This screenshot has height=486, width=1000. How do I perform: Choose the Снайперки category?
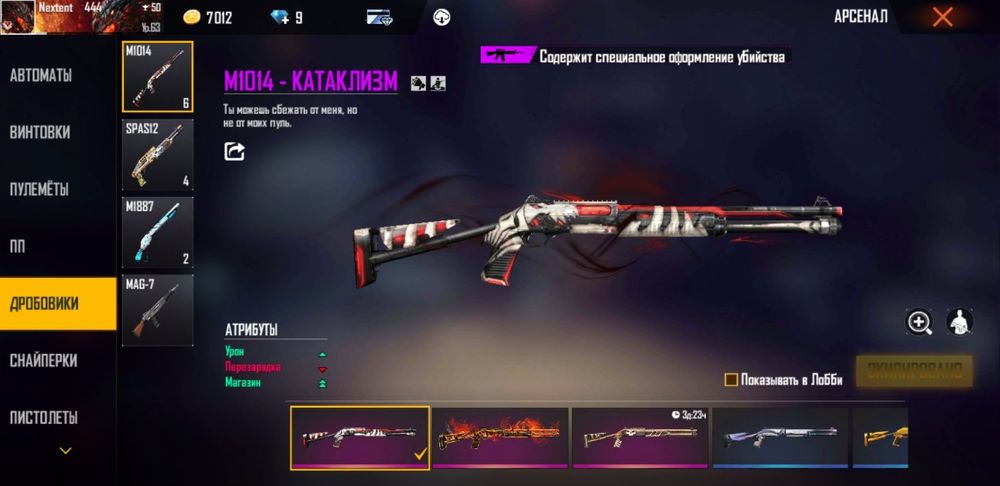pyautogui.click(x=43, y=360)
